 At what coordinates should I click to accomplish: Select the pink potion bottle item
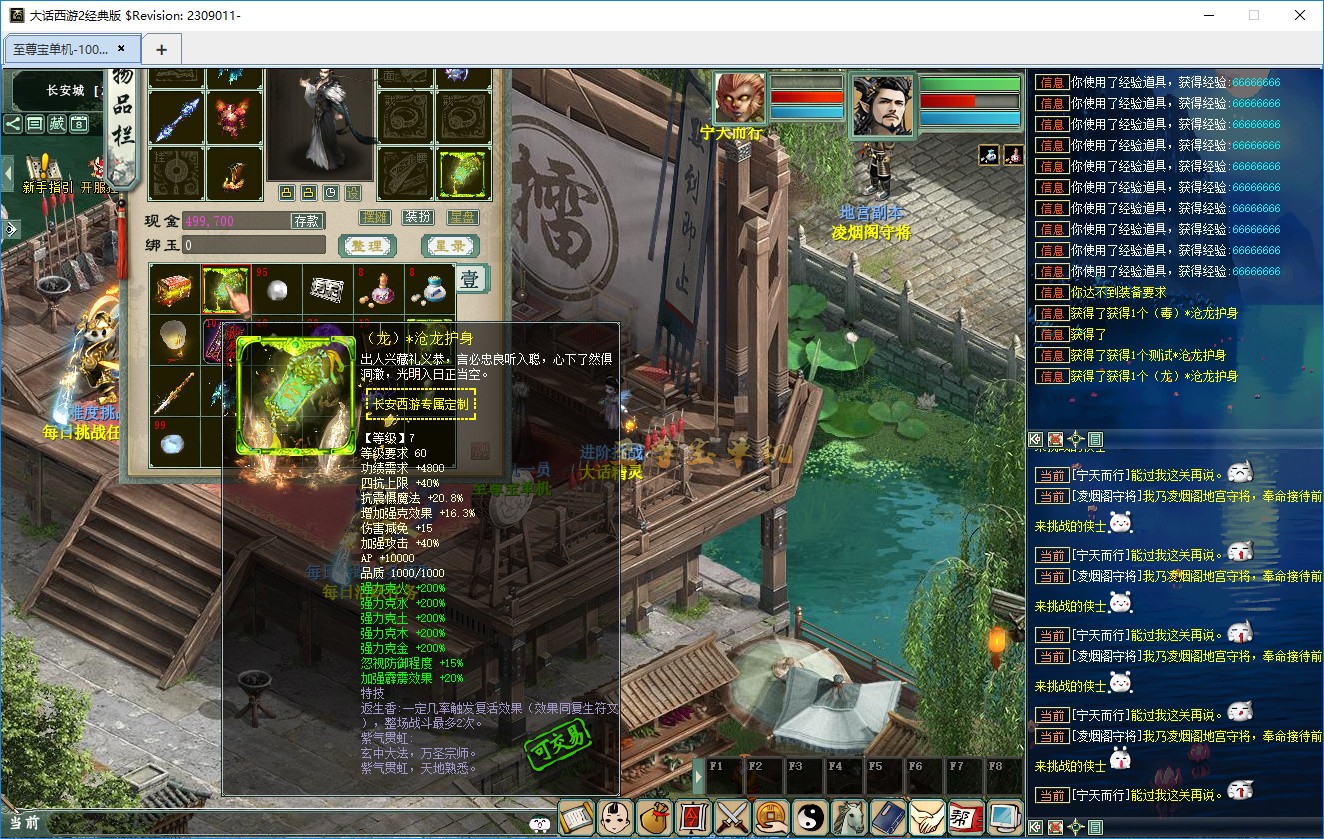[379, 290]
